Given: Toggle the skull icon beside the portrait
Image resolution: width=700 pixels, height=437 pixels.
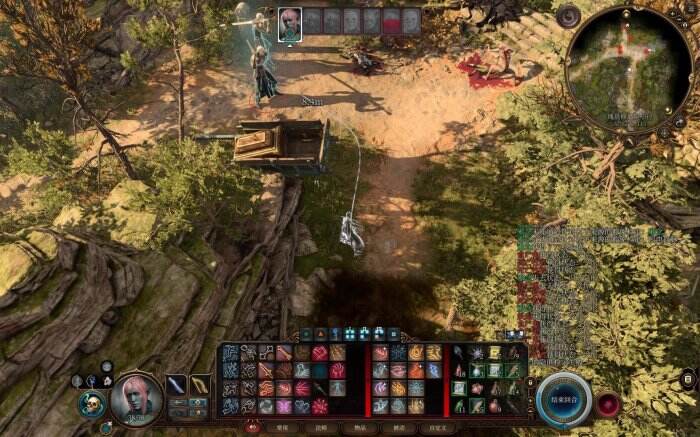Looking at the screenshot, I should (91, 404).
